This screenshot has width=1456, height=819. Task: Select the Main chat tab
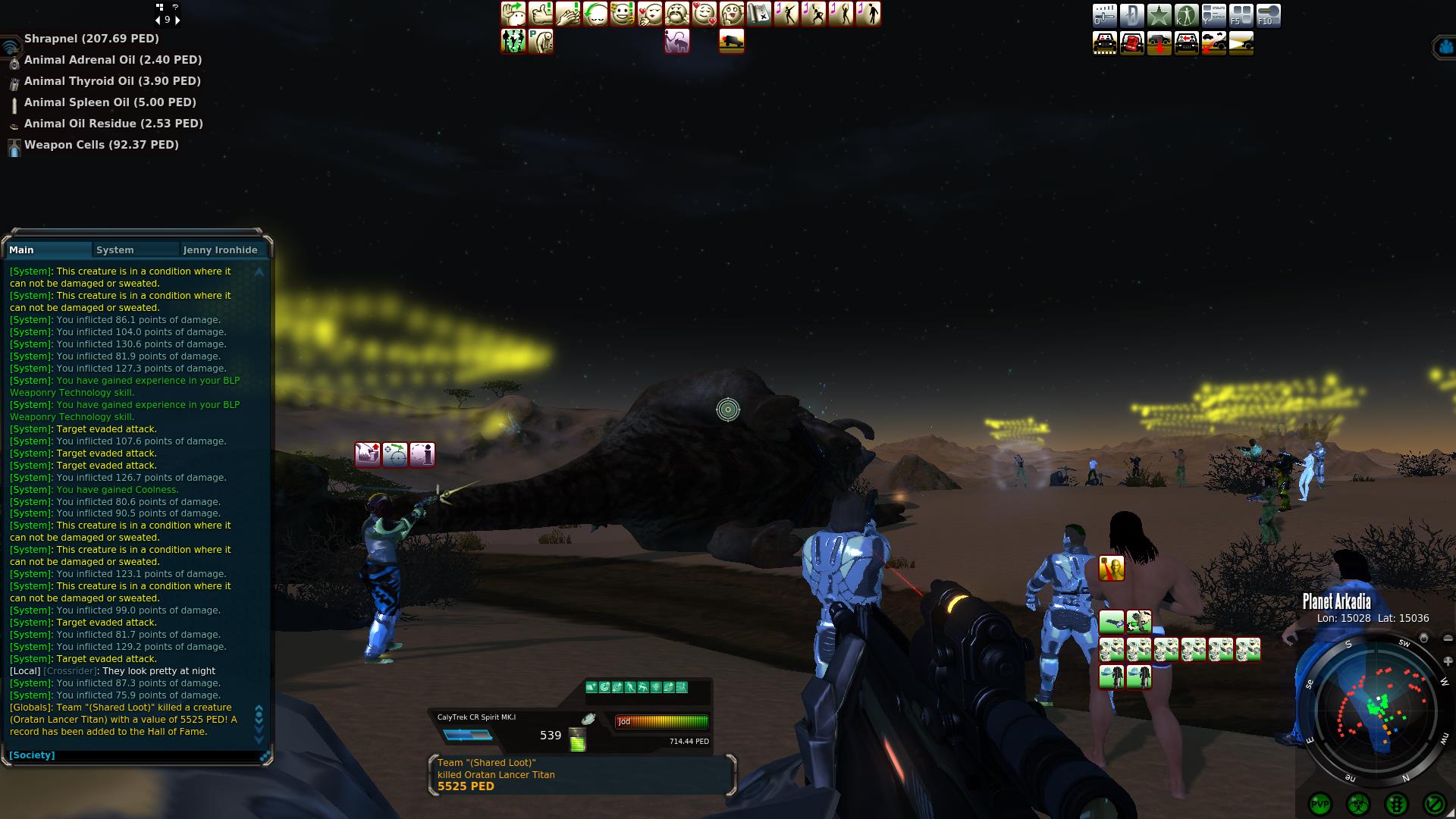(x=22, y=250)
